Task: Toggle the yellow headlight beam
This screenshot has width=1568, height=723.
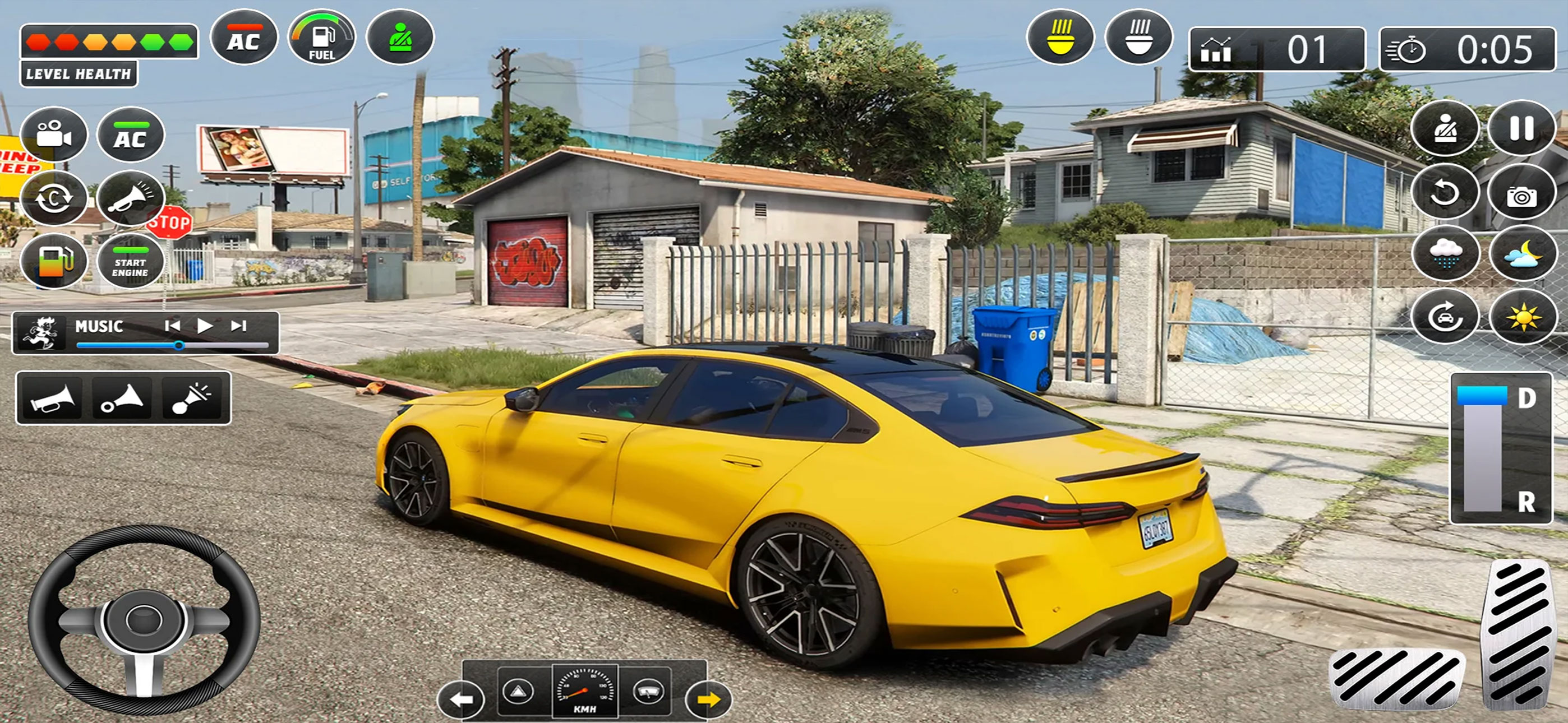Action: (x=1060, y=37)
